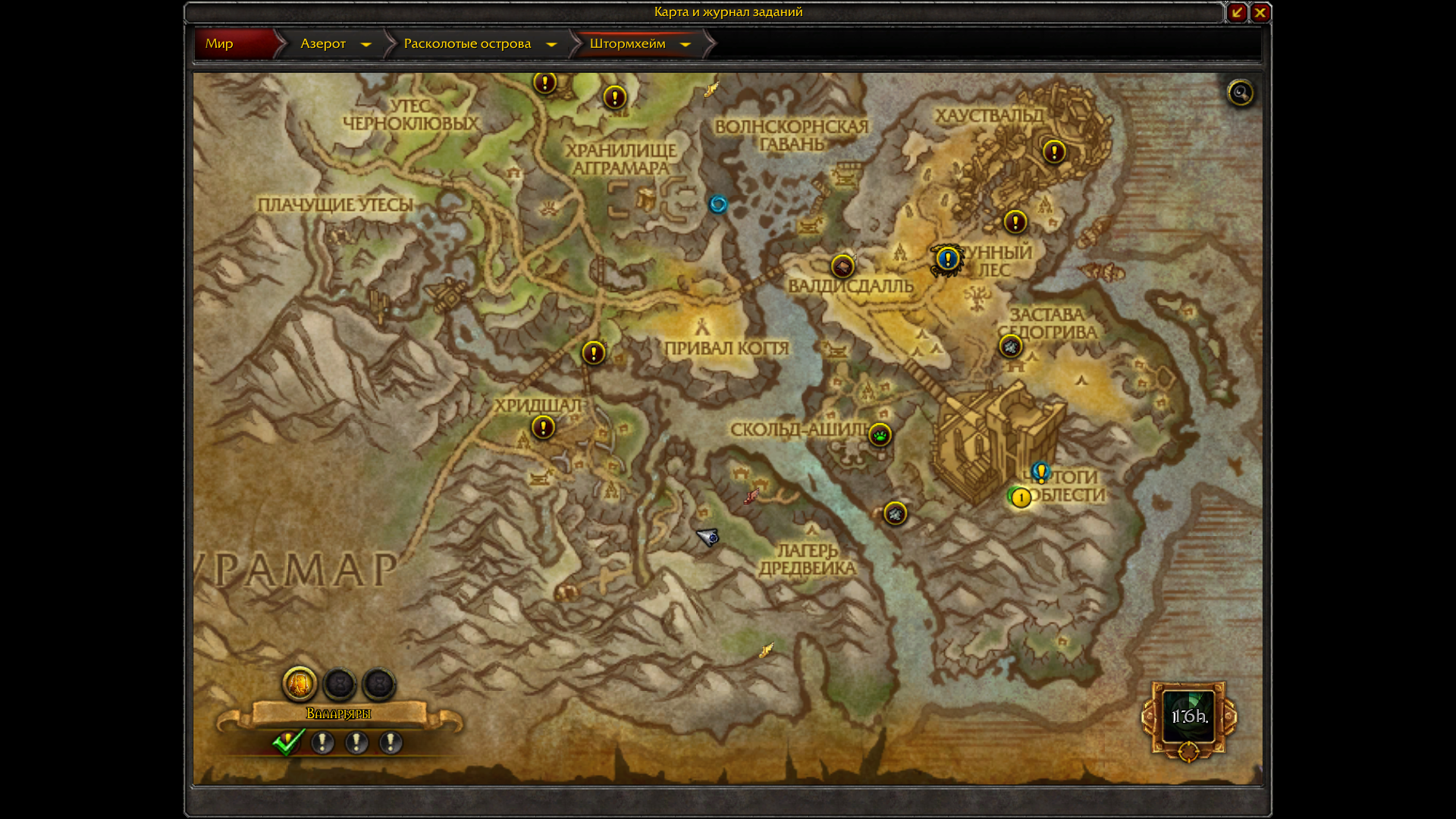The width and height of the screenshot is (1456, 819).
Task: Open the Азерот breadcrumb dropdown
Action: coord(366,45)
